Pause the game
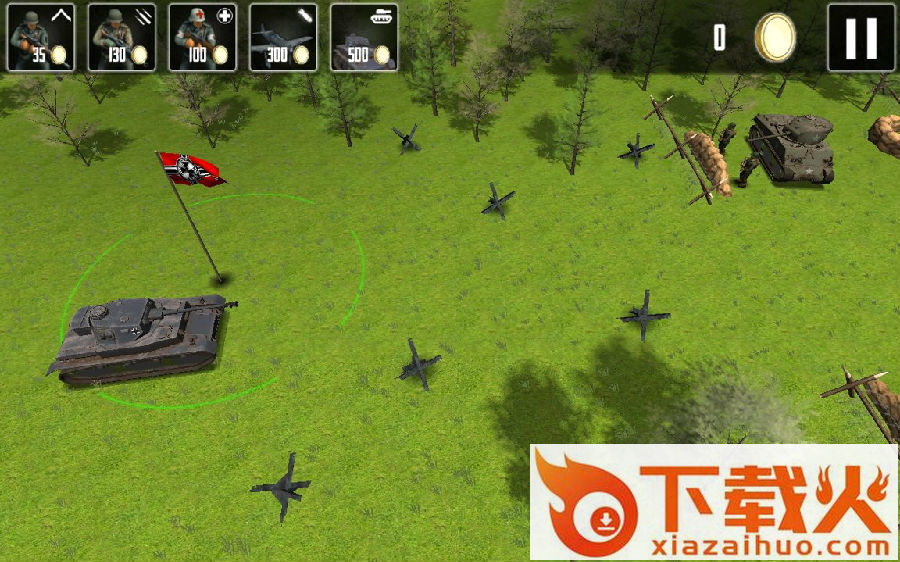Image resolution: width=900 pixels, height=562 pixels. click(x=861, y=38)
